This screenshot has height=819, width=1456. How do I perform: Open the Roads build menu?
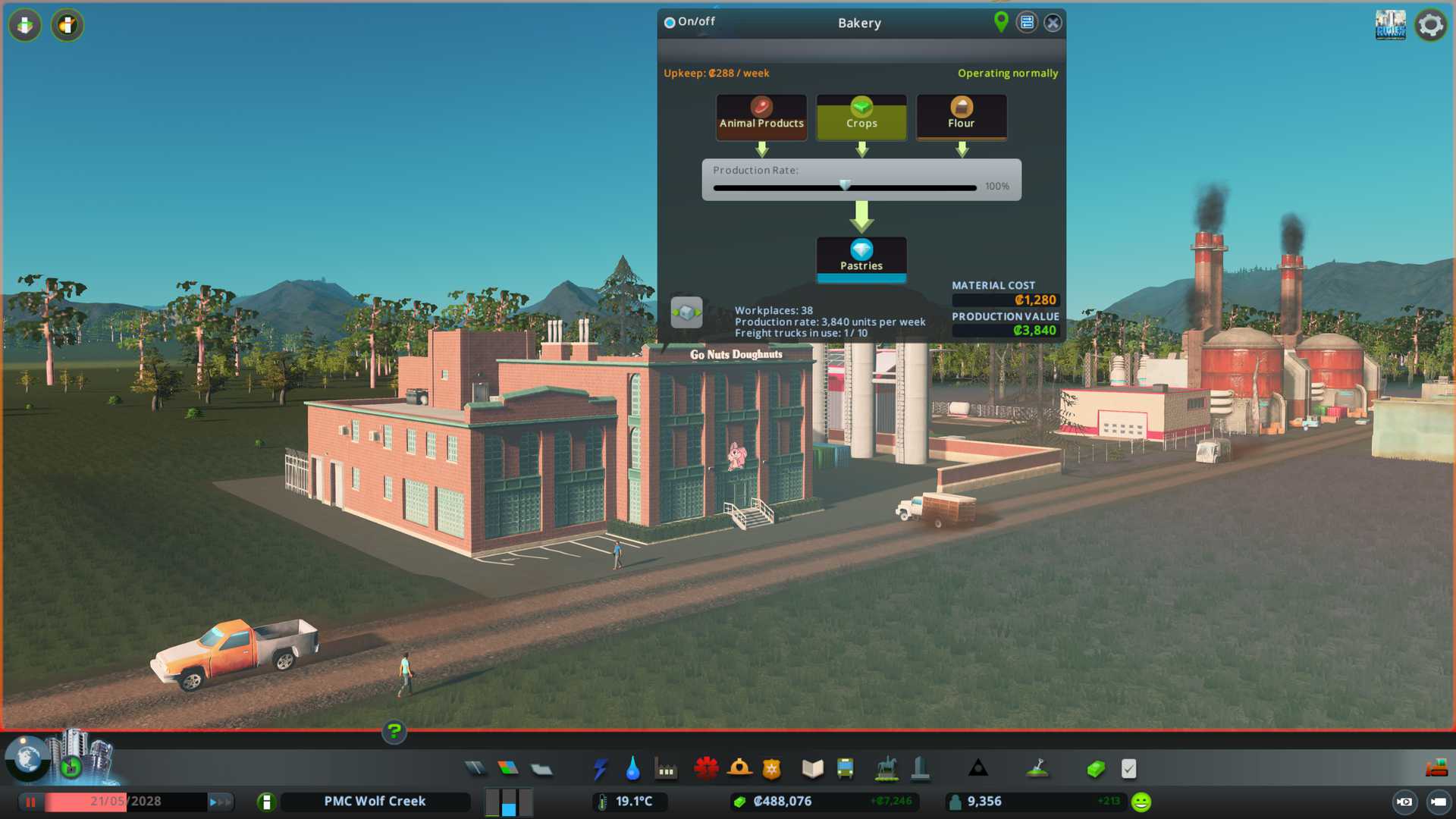pyautogui.click(x=475, y=769)
